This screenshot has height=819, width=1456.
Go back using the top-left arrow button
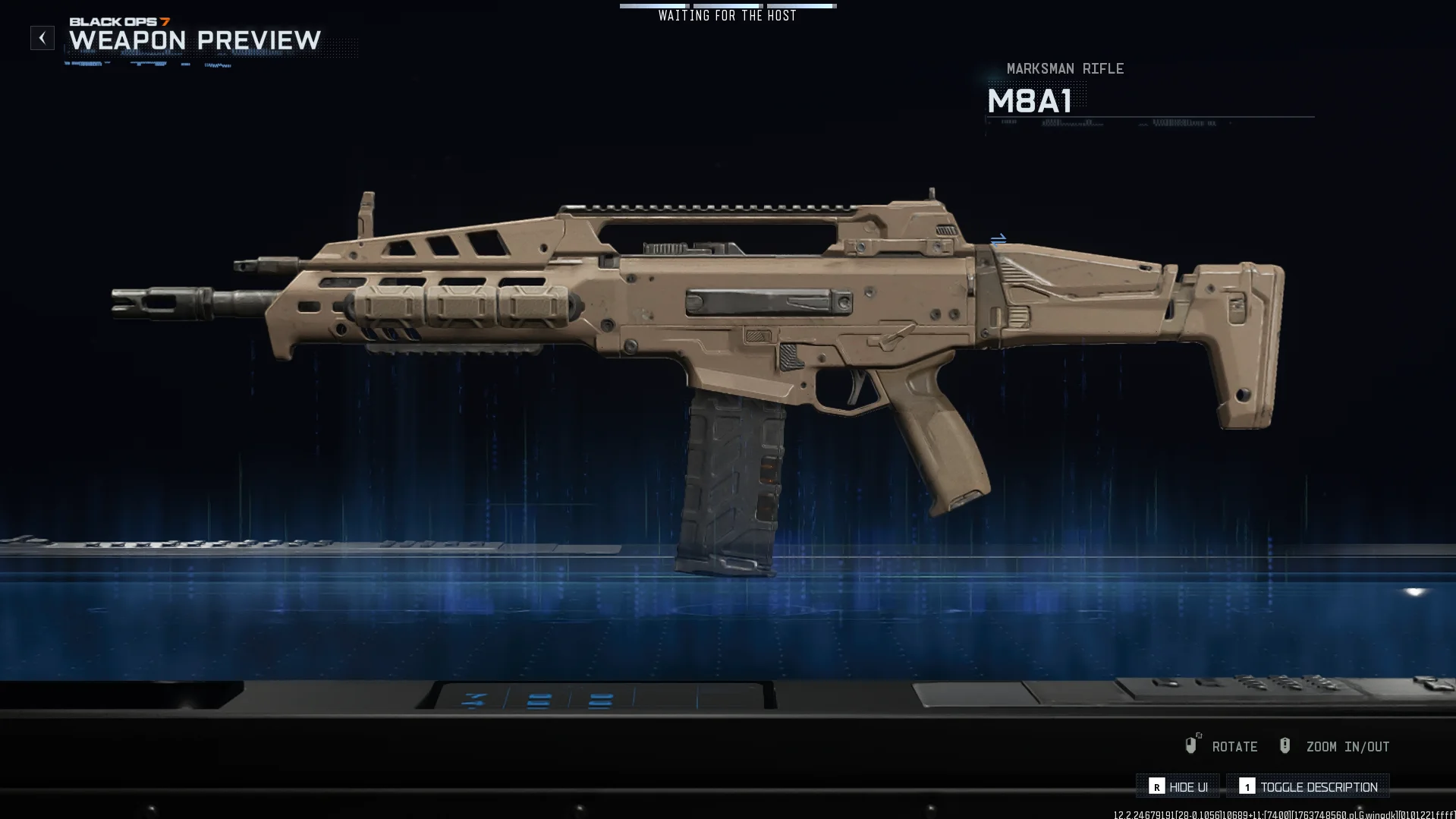[42, 38]
